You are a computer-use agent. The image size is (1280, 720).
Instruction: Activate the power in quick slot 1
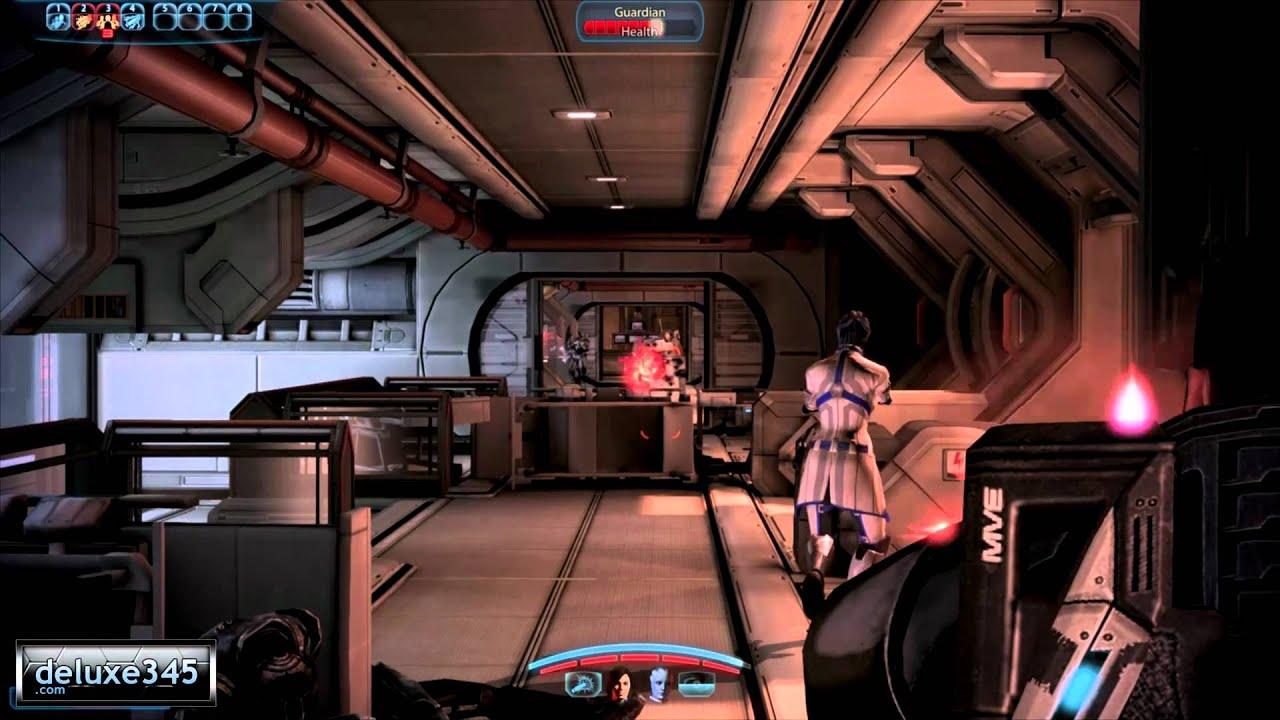coord(58,16)
